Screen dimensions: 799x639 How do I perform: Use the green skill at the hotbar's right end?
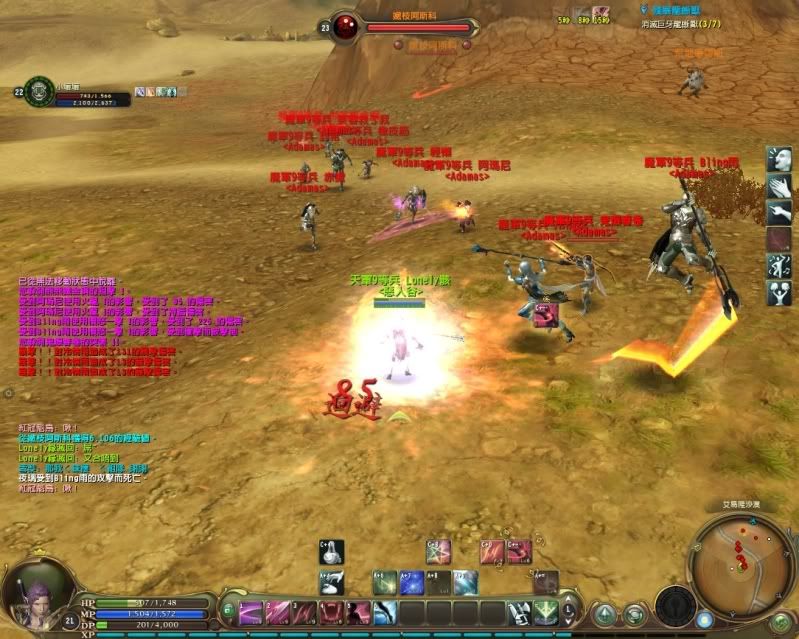tap(545, 611)
